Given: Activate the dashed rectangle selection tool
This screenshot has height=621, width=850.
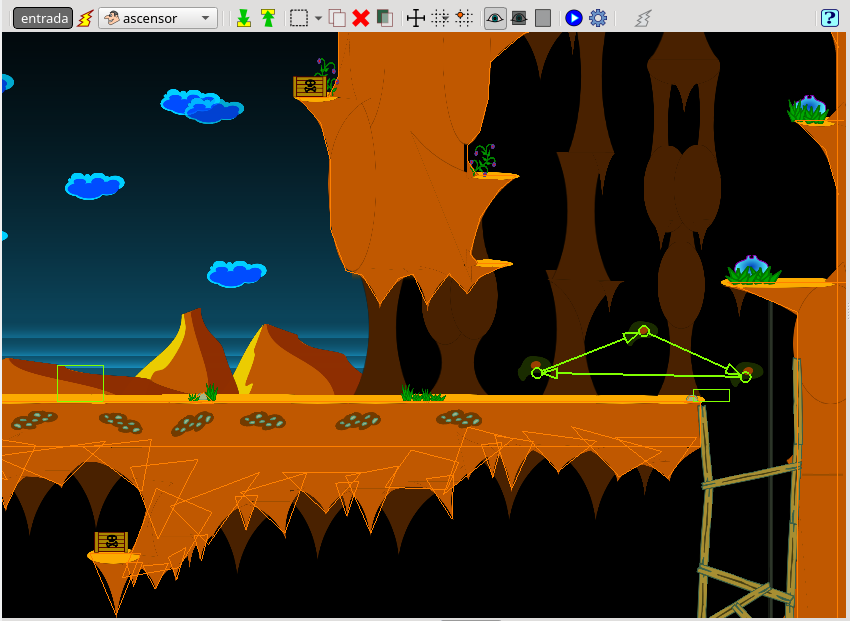Looking at the screenshot, I should pyautogui.click(x=298, y=18).
